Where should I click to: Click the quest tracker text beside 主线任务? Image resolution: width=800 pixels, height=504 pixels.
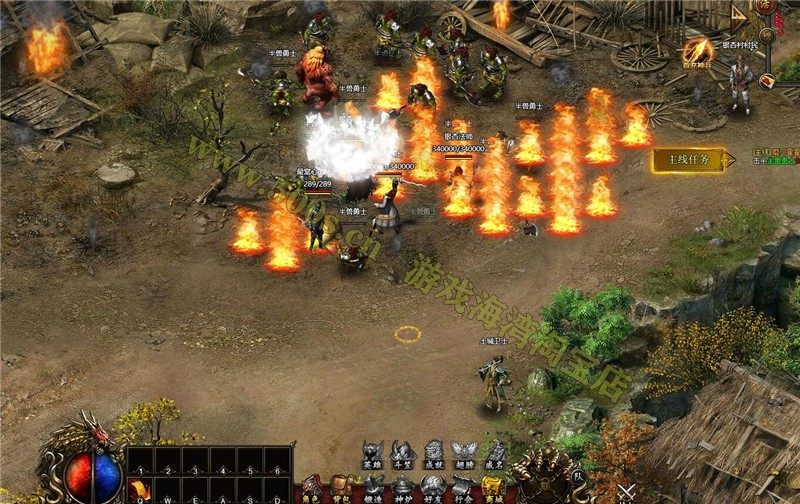pyautogui.click(x=777, y=159)
